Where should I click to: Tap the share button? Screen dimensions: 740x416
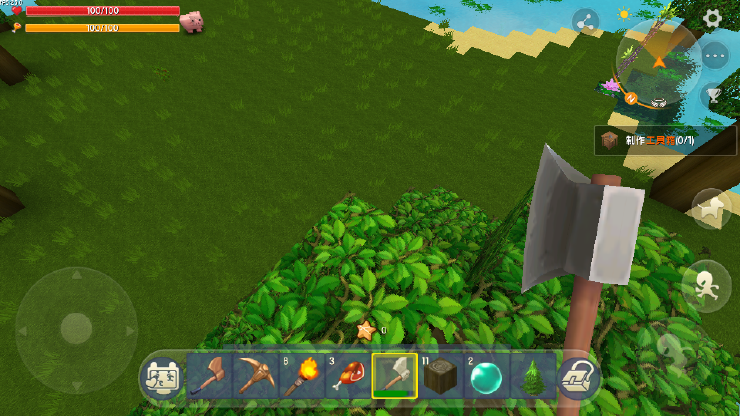(585, 21)
